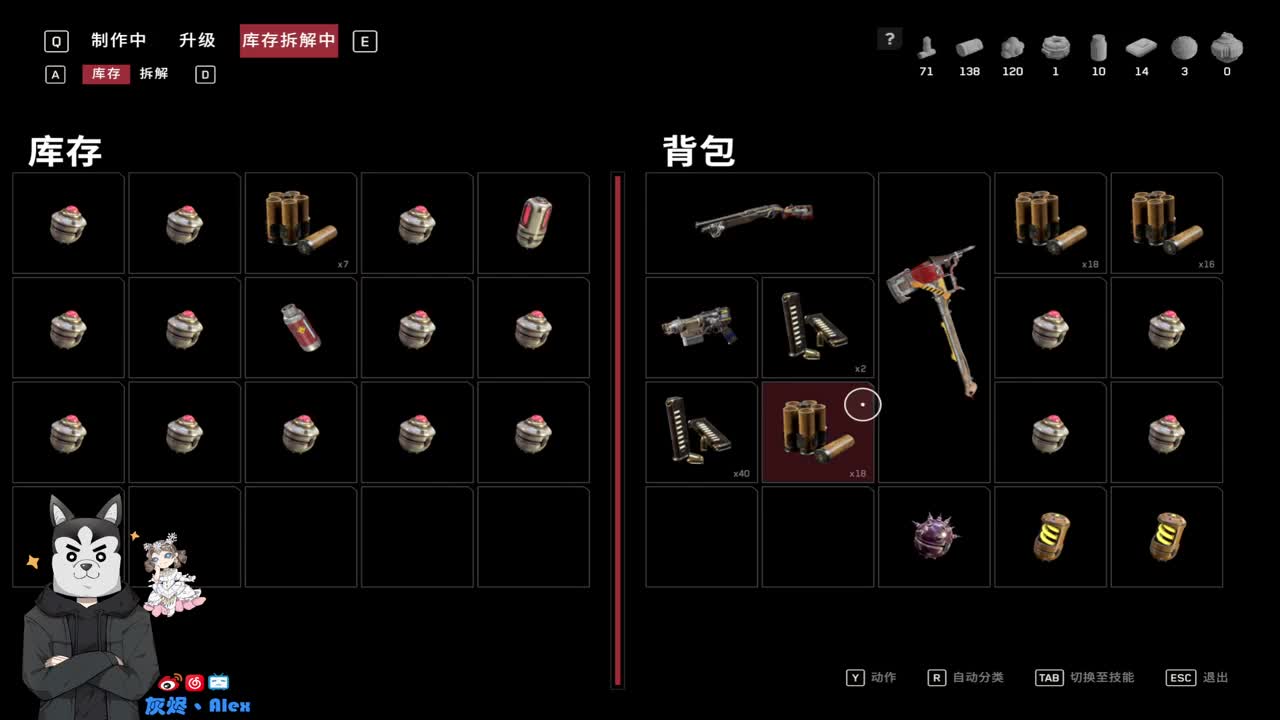Click the red vertical scrollbar between panels
The width and height of the screenshot is (1280, 720).
point(618,430)
